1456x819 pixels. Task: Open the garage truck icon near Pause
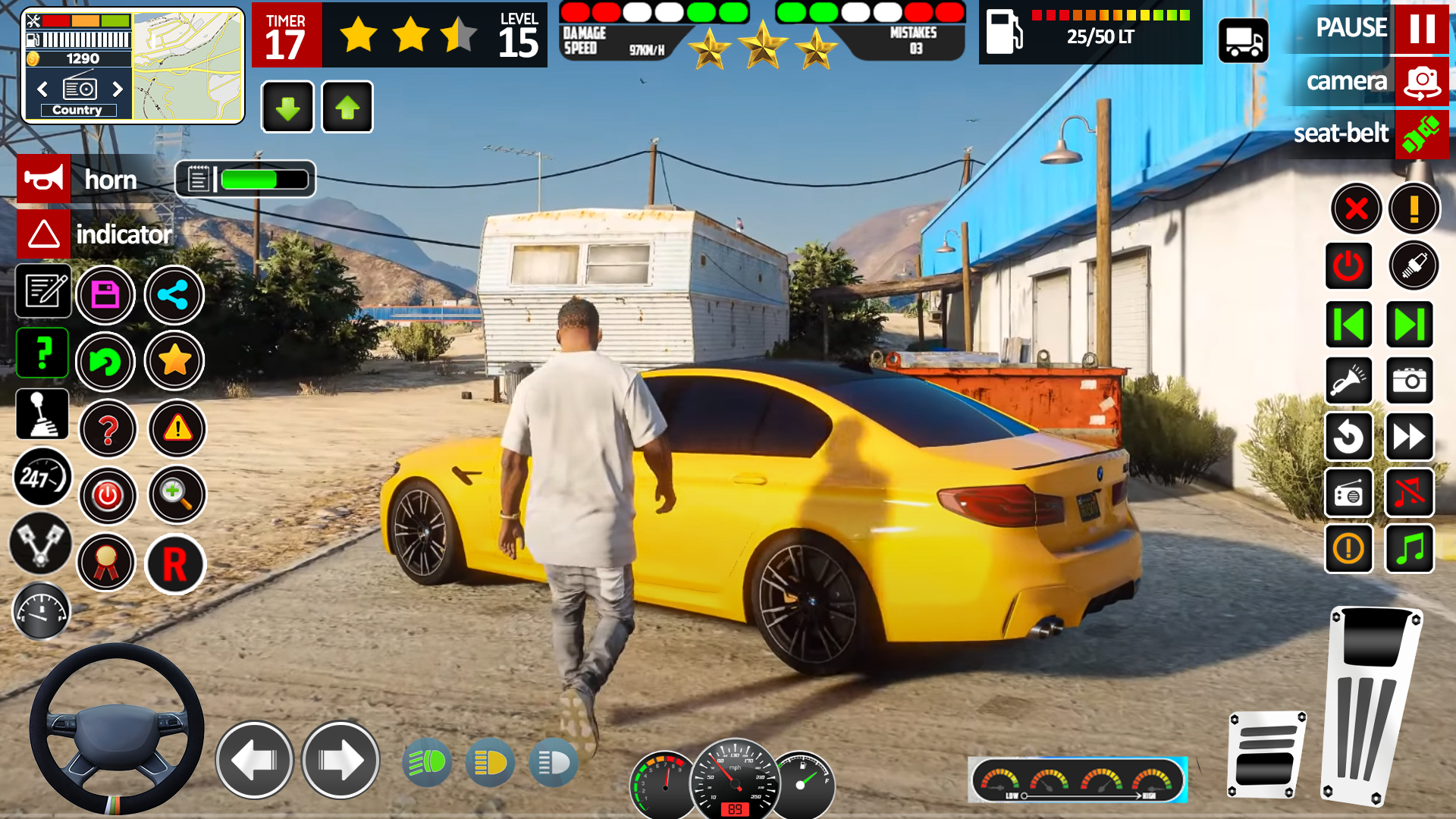pos(1243,39)
